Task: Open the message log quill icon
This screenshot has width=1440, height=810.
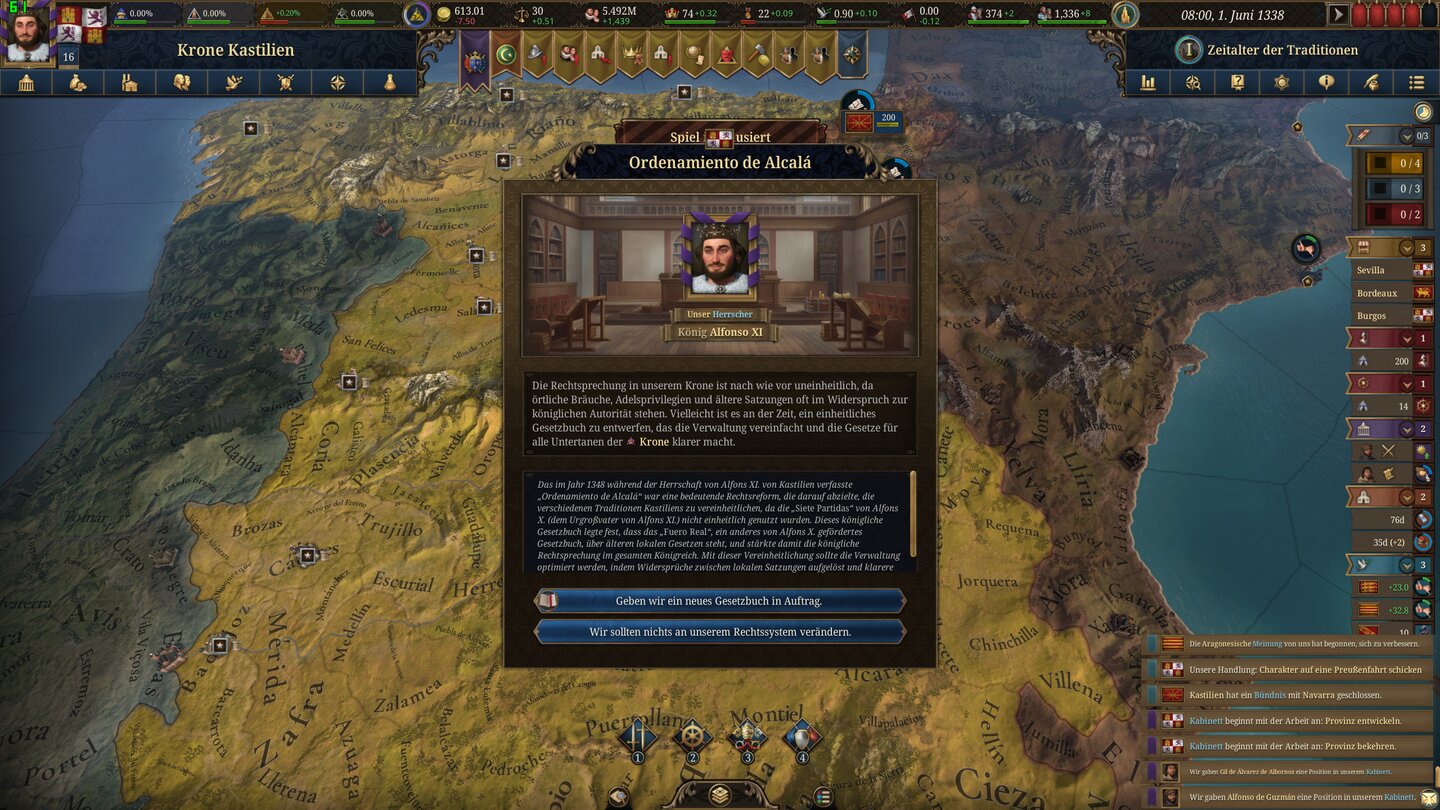Action: (1372, 83)
